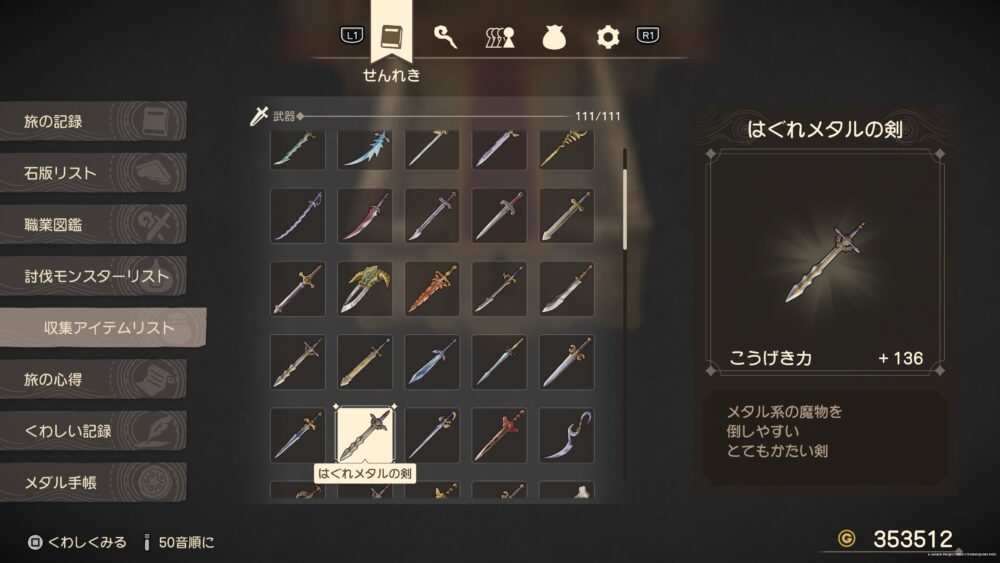Switch to the magic staff tab
Image resolution: width=1000 pixels, height=563 pixels.
(x=446, y=37)
